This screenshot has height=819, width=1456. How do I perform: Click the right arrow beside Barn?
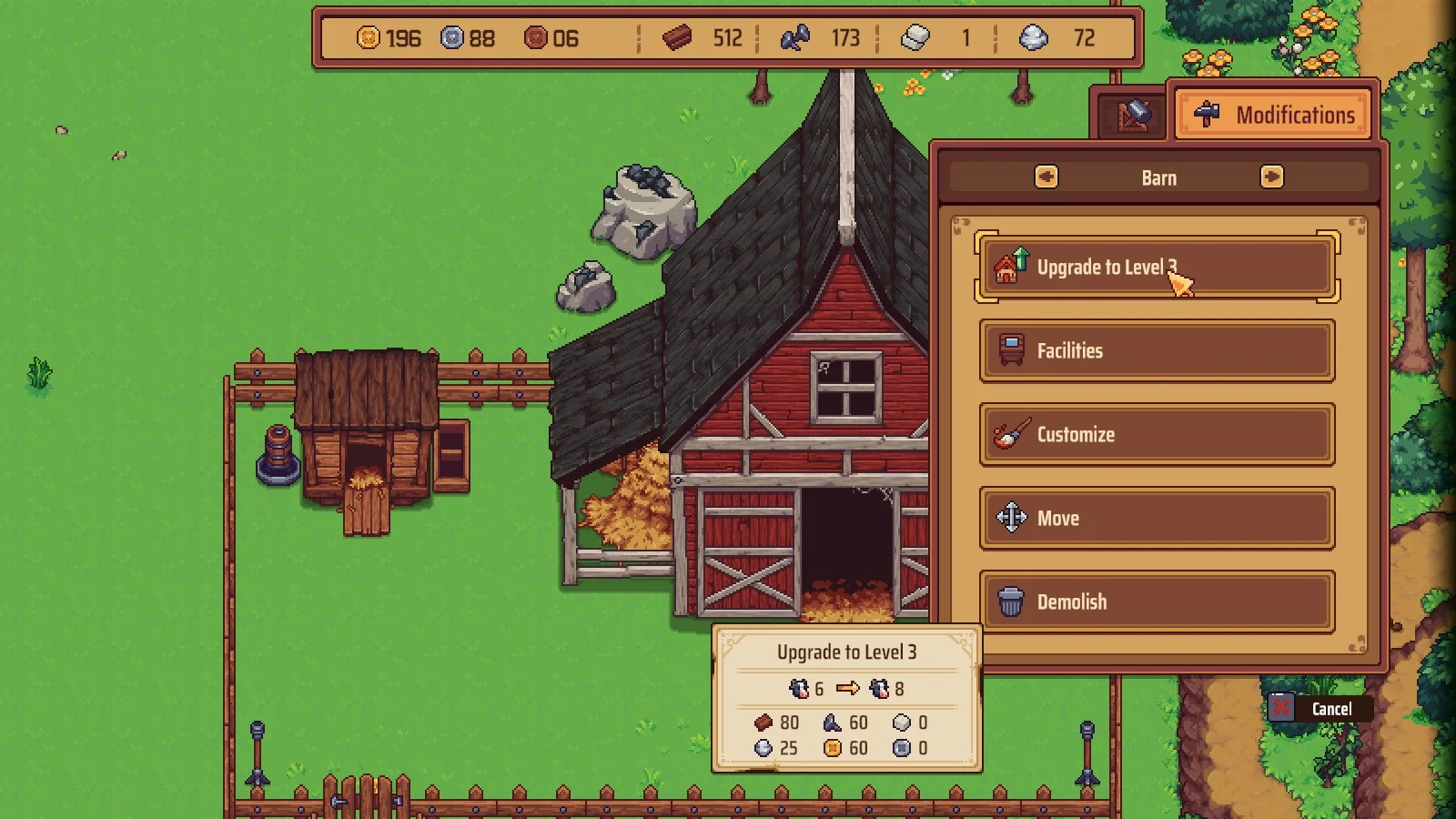pyautogui.click(x=1271, y=177)
